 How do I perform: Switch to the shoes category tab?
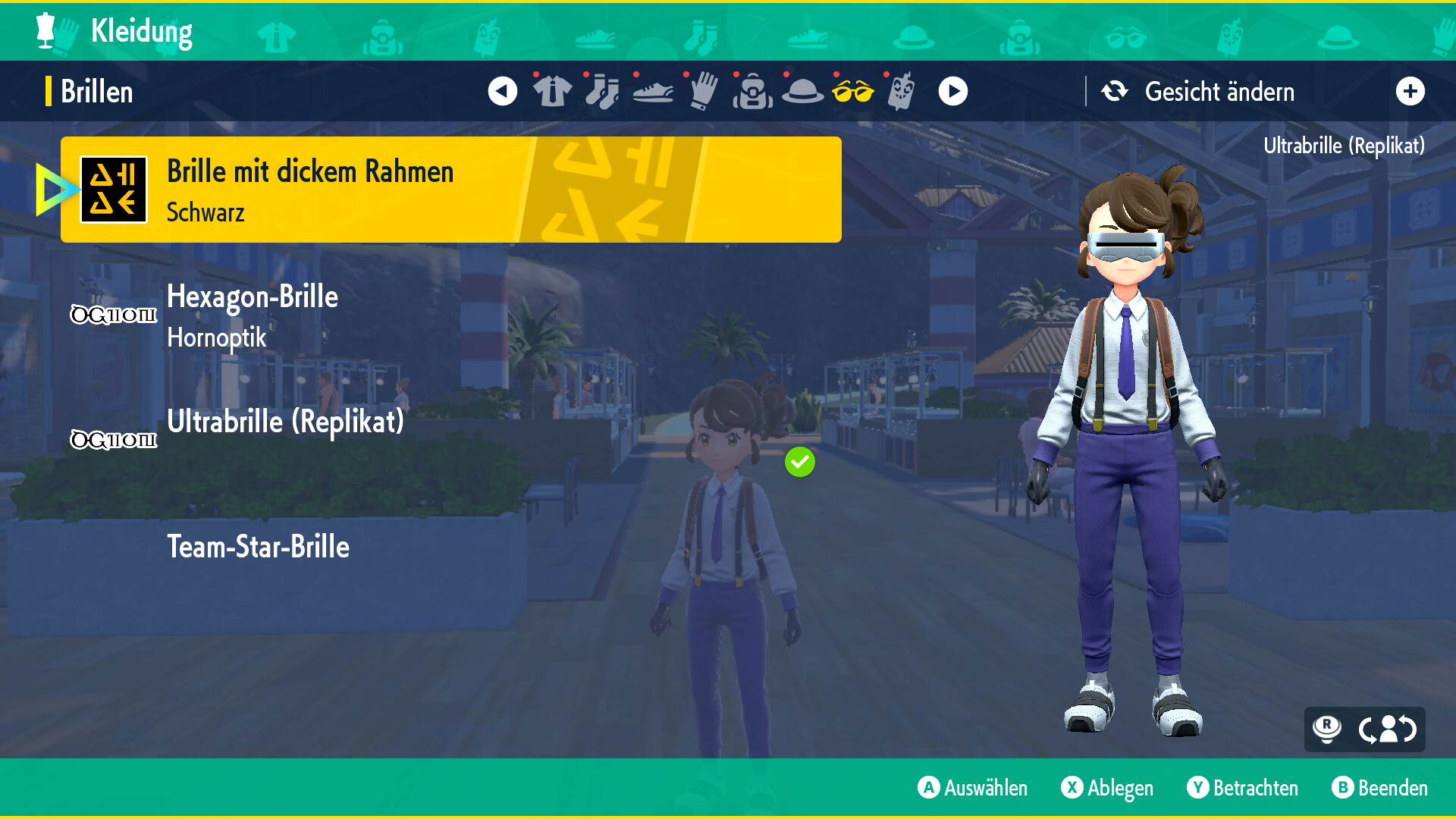[652, 92]
